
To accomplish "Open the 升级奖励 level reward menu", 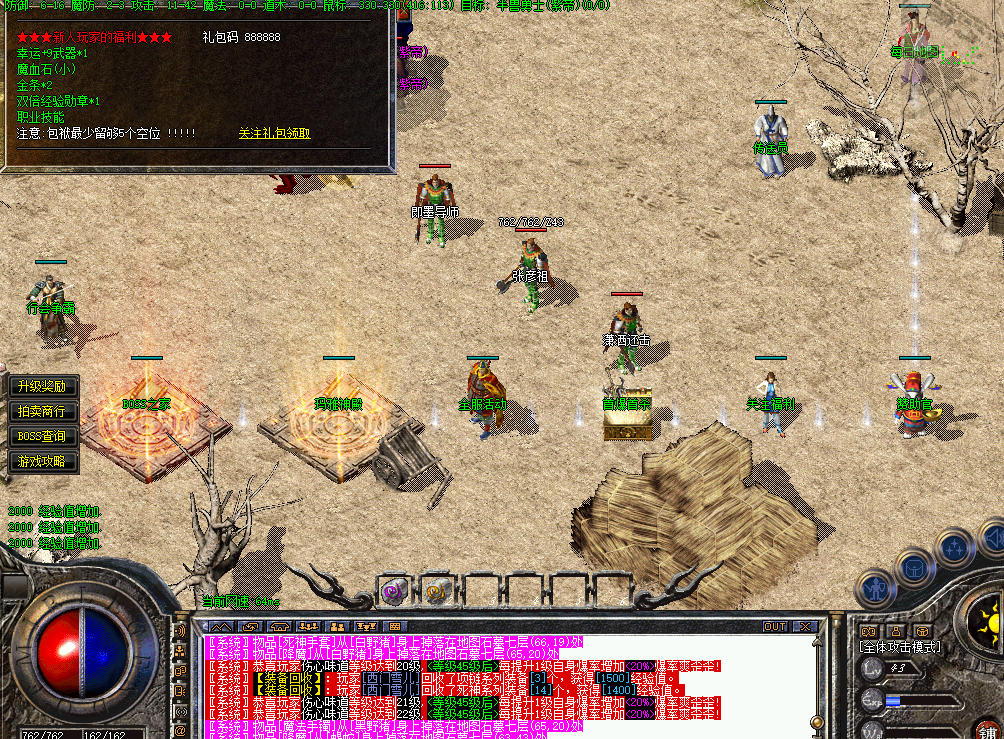I will (41, 386).
